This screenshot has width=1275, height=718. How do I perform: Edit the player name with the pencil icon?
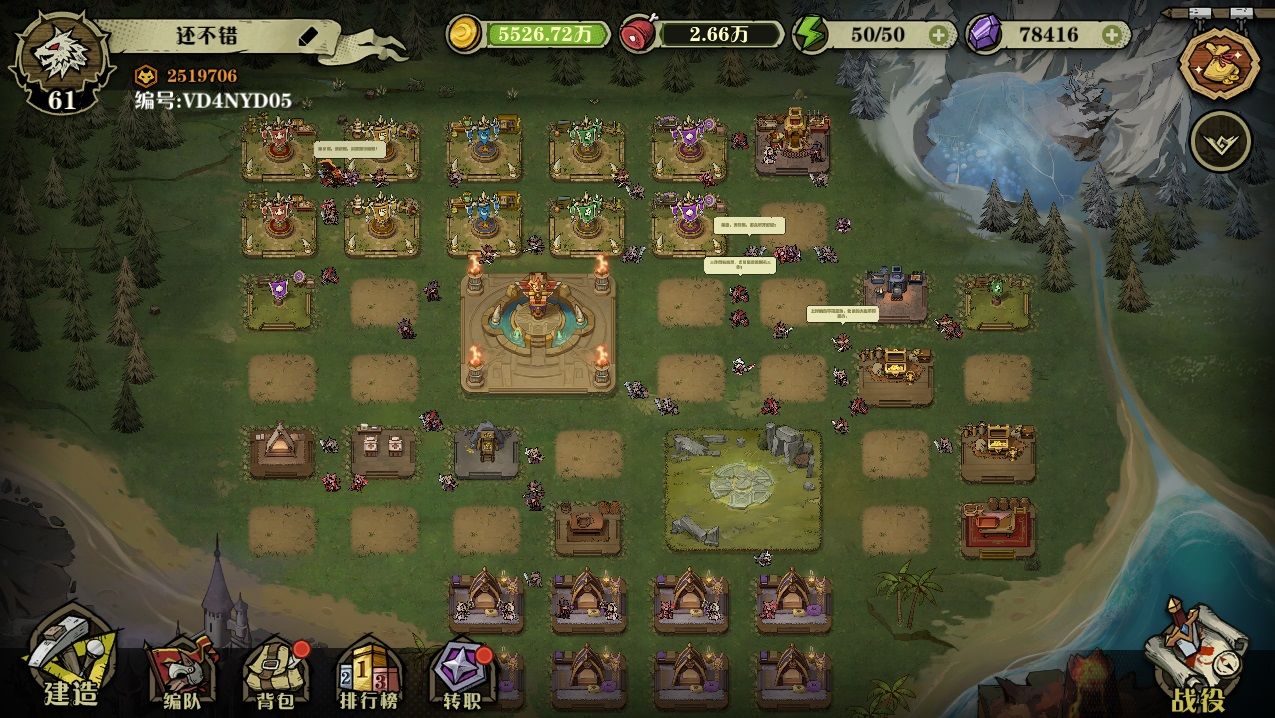coord(308,37)
